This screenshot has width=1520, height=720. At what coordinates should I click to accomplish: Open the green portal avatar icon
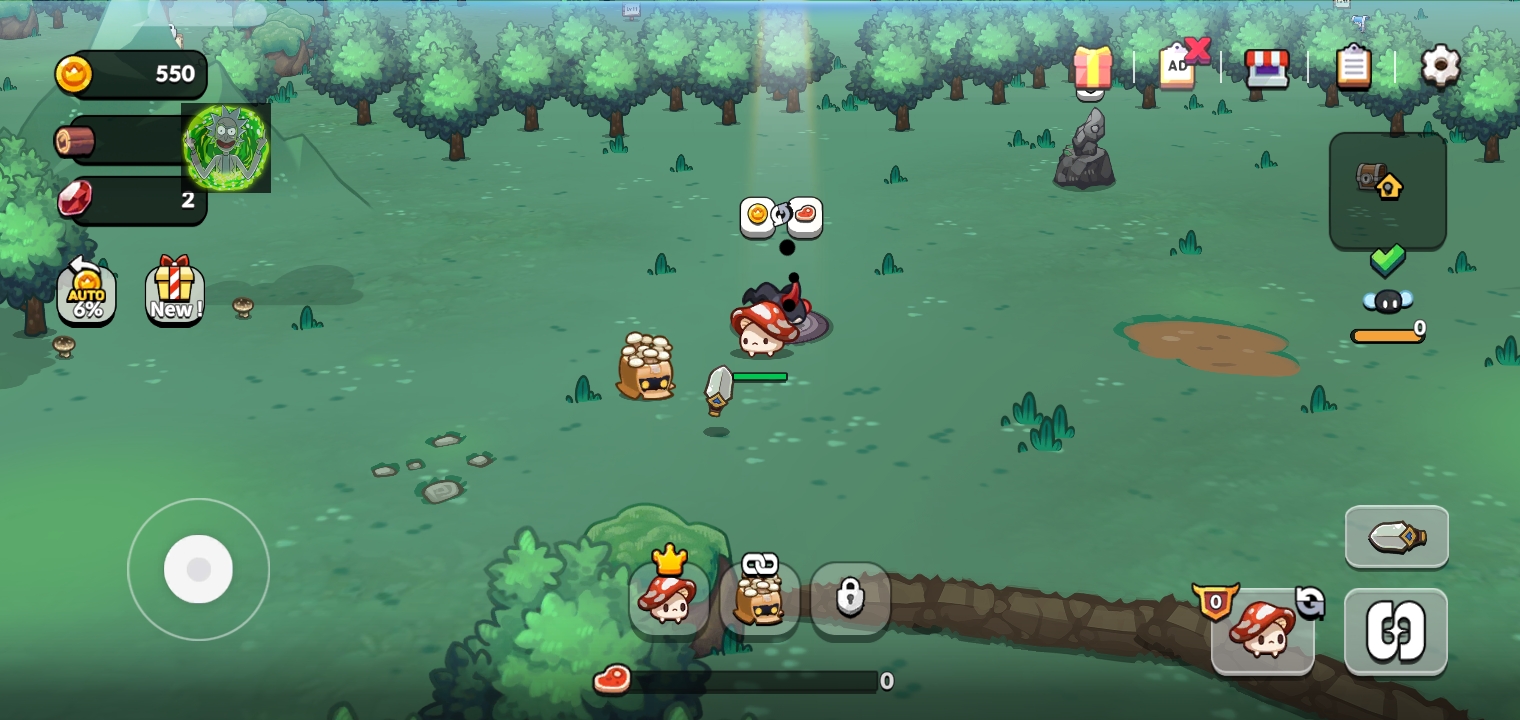pyautogui.click(x=226, y=148)
